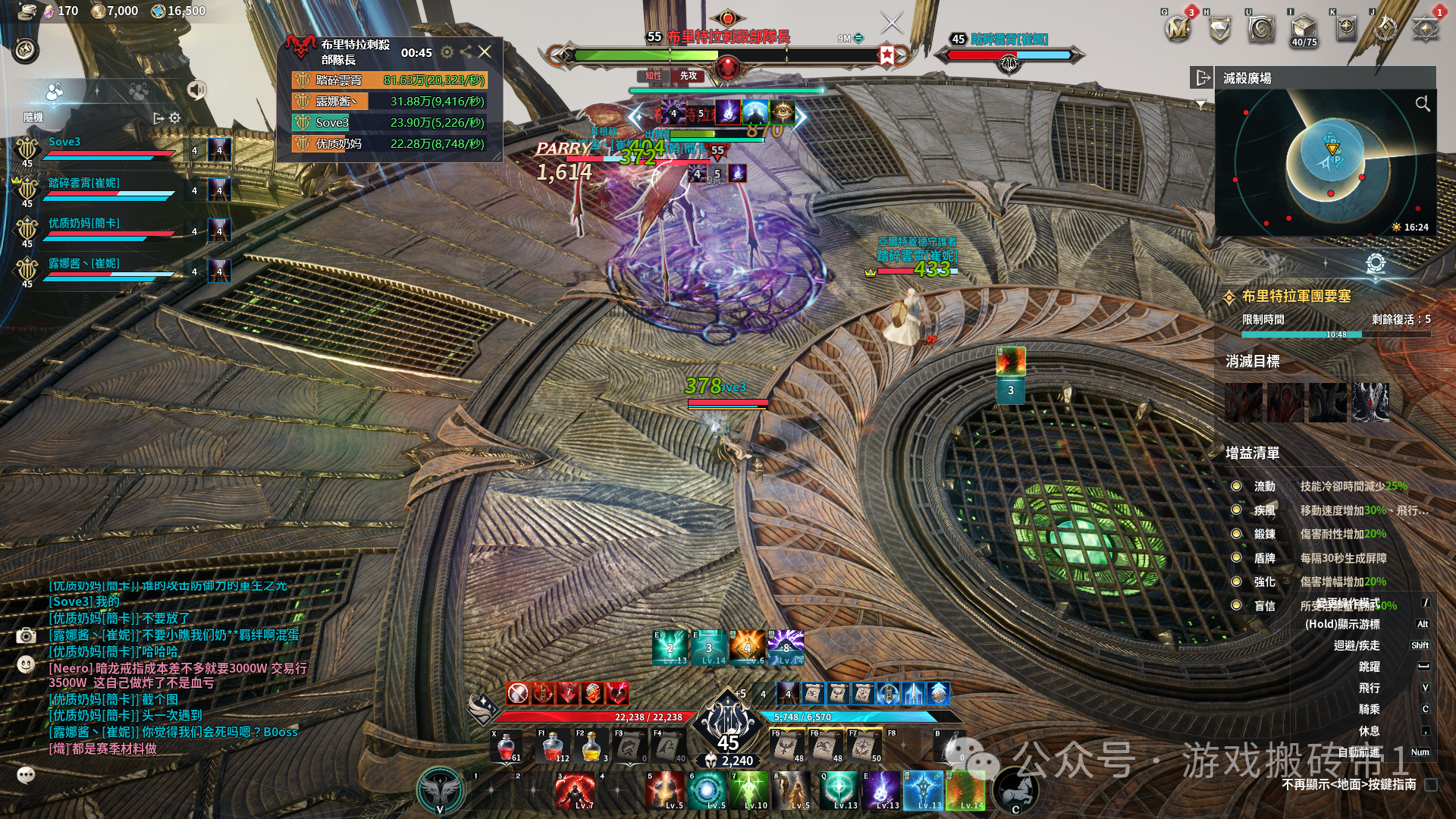Viewport: 1456px width, 819px height.
Task: Activate the red demon skill Lv.7
Action: point(575,791)
